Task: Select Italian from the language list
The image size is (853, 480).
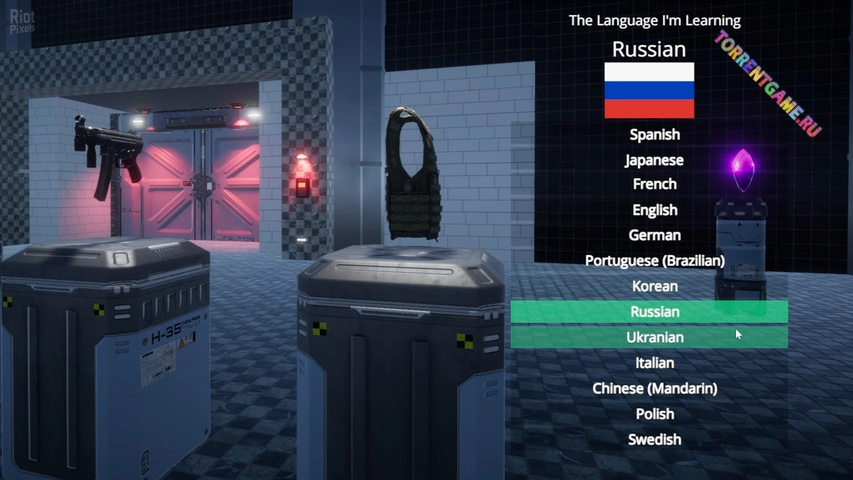Action: [x=654, y=363]
